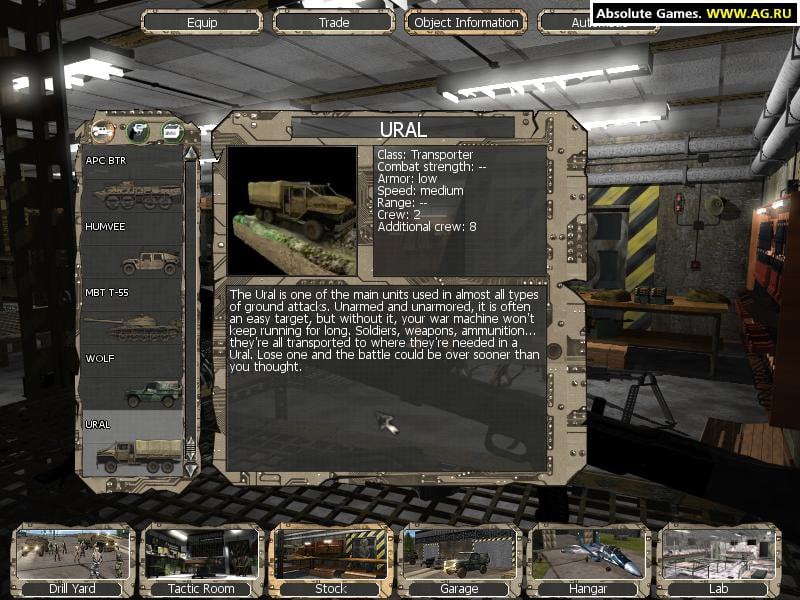Click the vehicle list scroll-up arrow
Viewport: 800px width, 600px height.
coord(190,153)
